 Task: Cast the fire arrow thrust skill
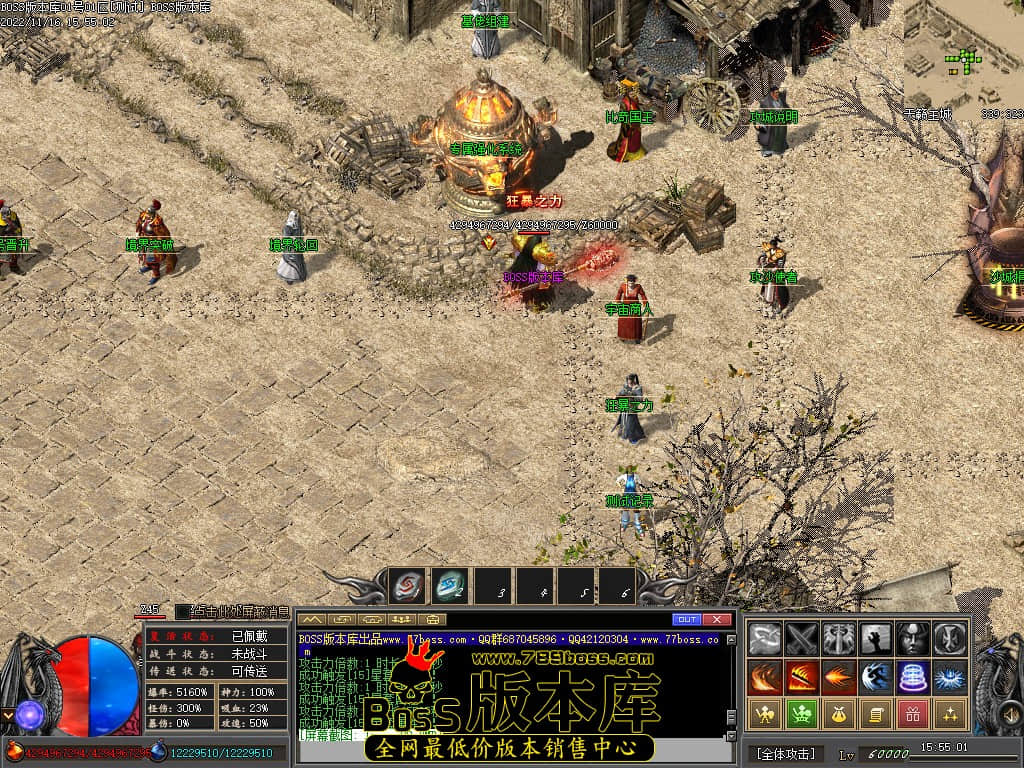tap(839, 676)
